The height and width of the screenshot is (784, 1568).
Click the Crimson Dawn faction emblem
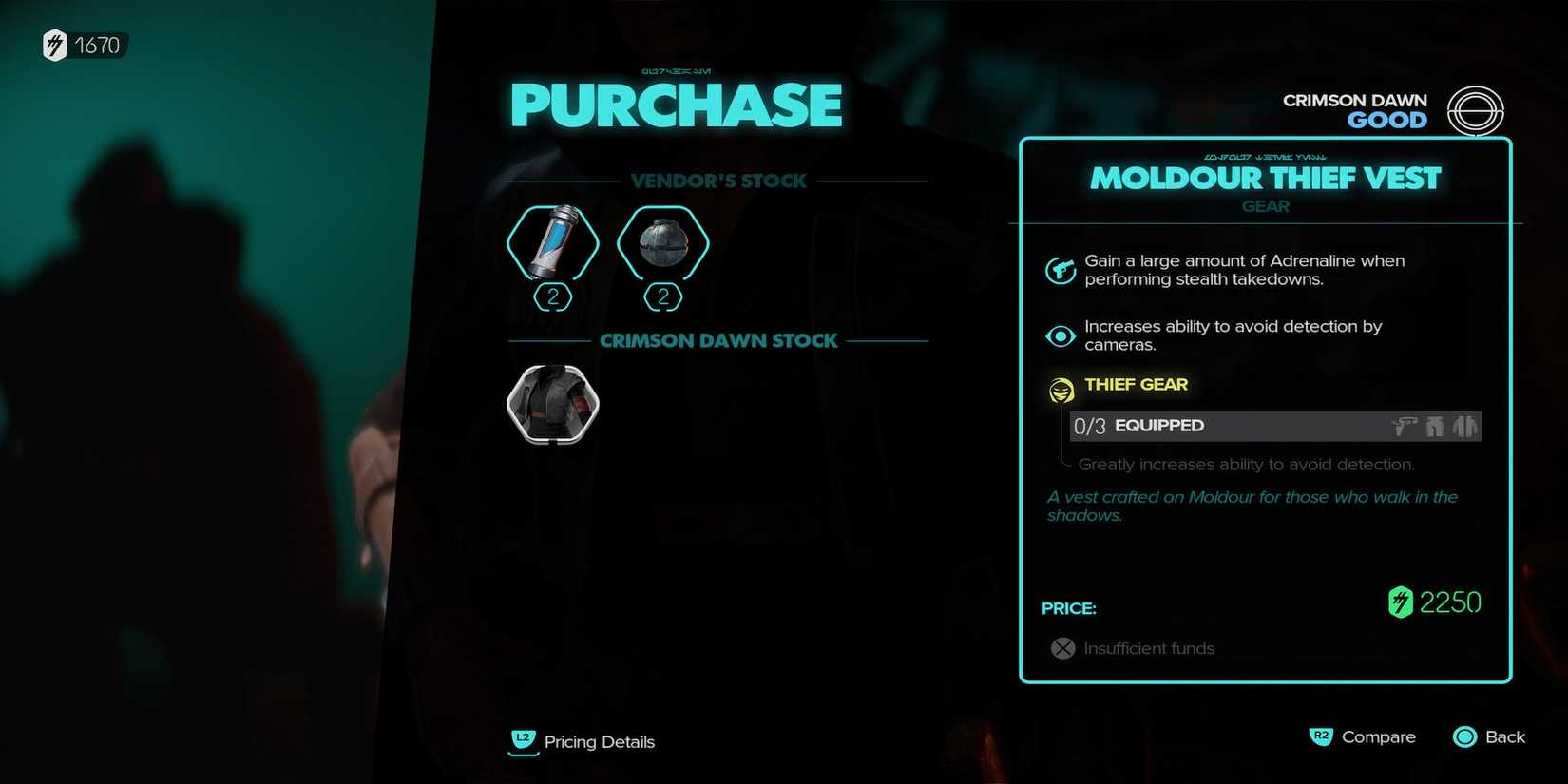1476,111
